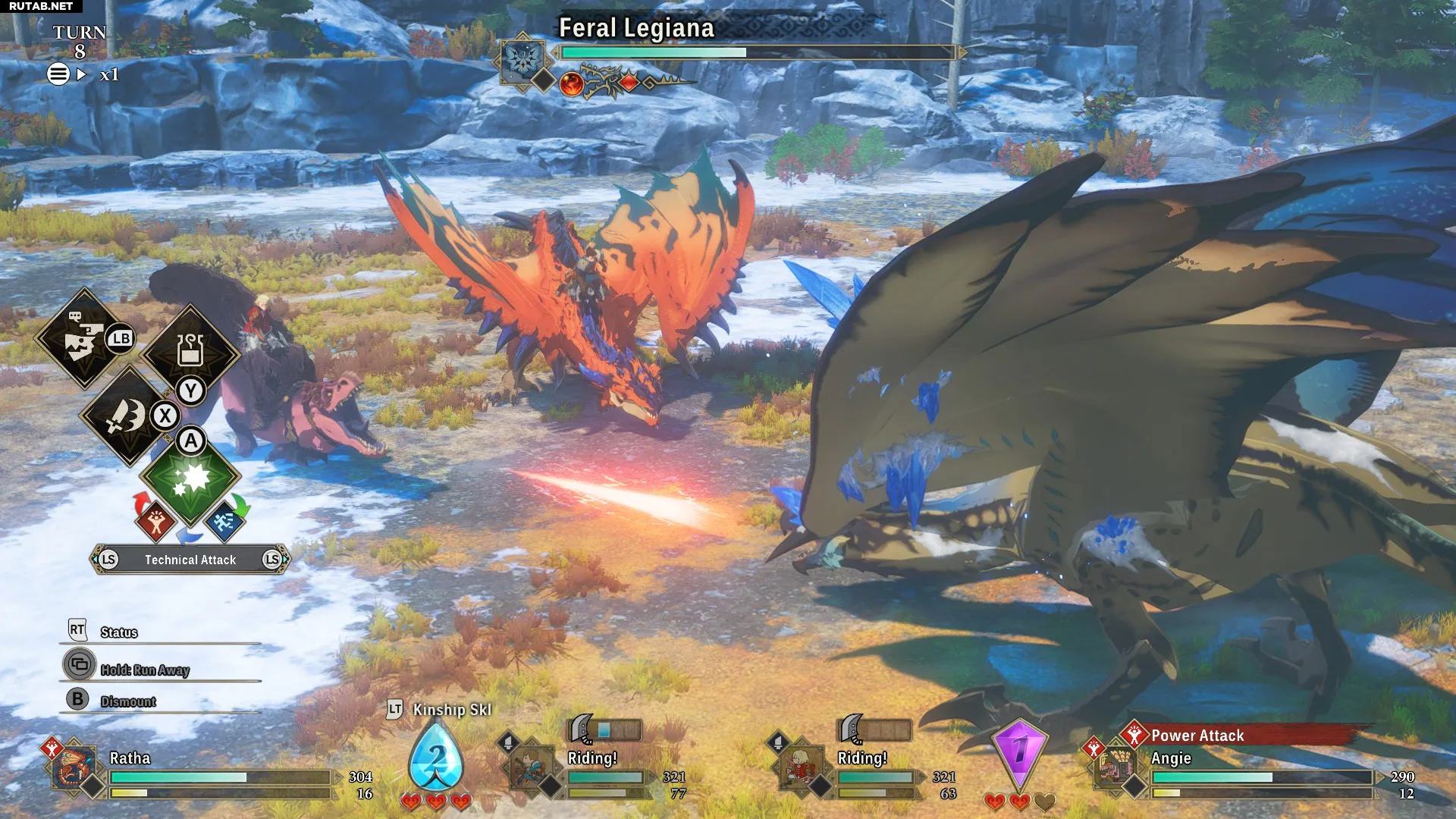Select the purple enemy kinship gem

tap(1020, 752)
